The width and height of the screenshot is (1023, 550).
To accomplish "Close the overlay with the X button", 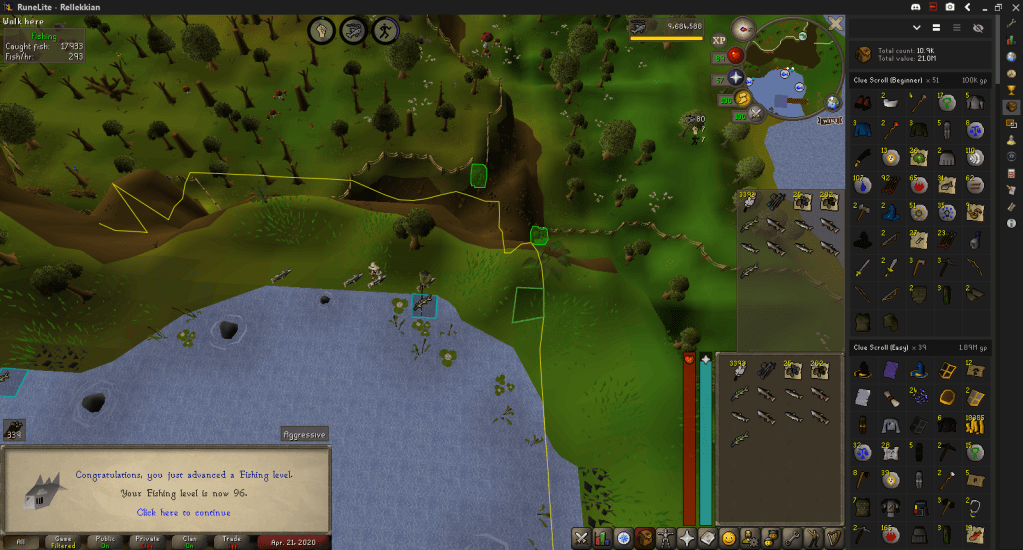I will 835,23.
